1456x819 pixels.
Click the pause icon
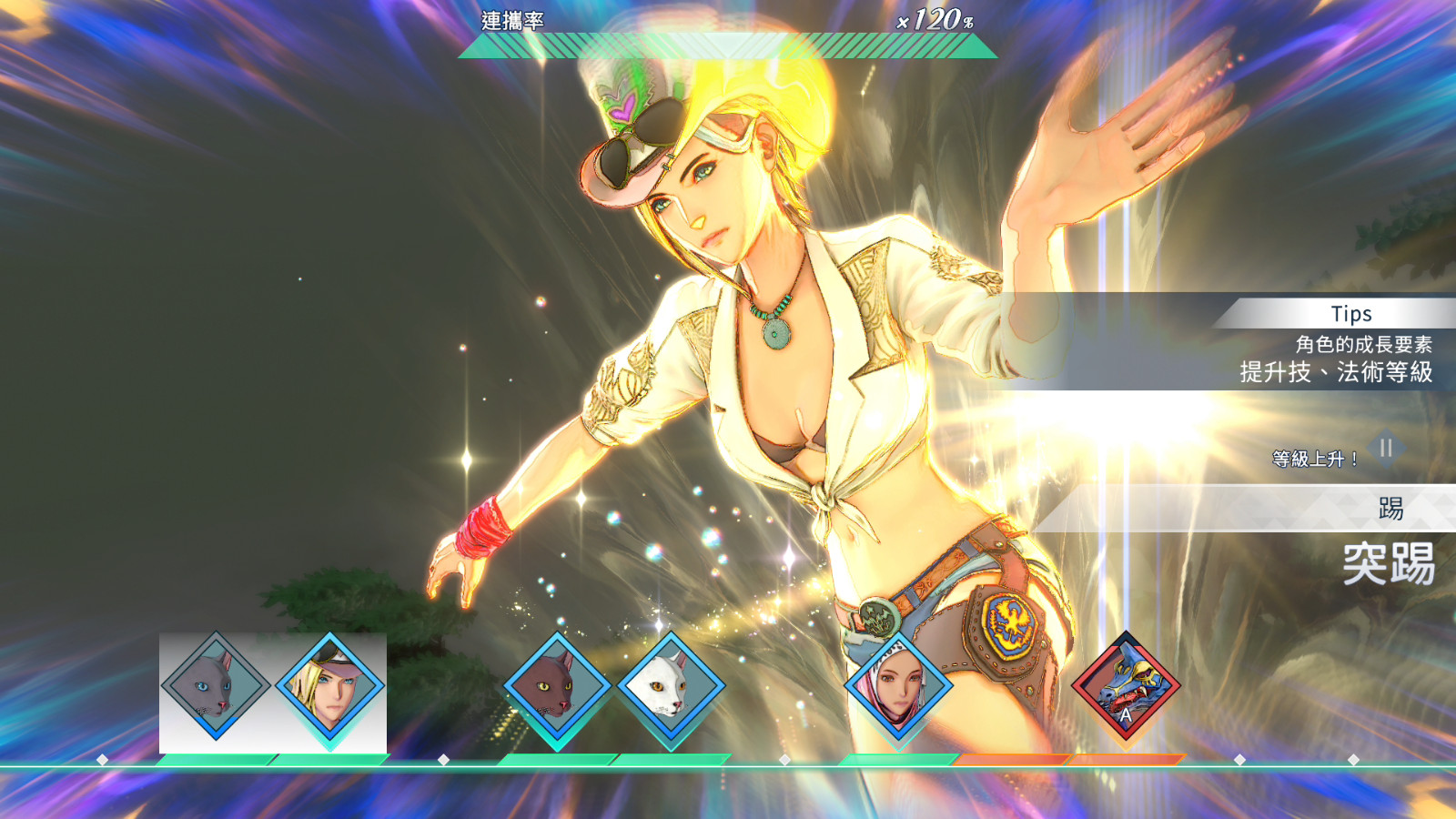[1386, 448]
